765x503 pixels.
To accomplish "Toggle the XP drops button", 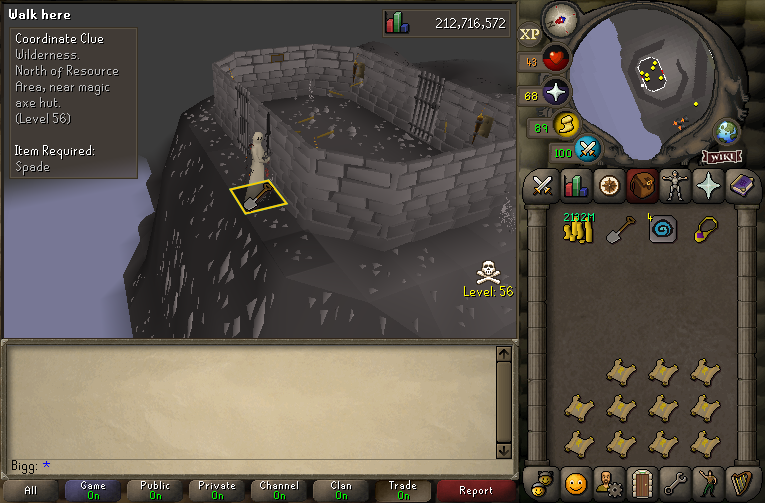I will pyautogui.click(x=530, y=34).
